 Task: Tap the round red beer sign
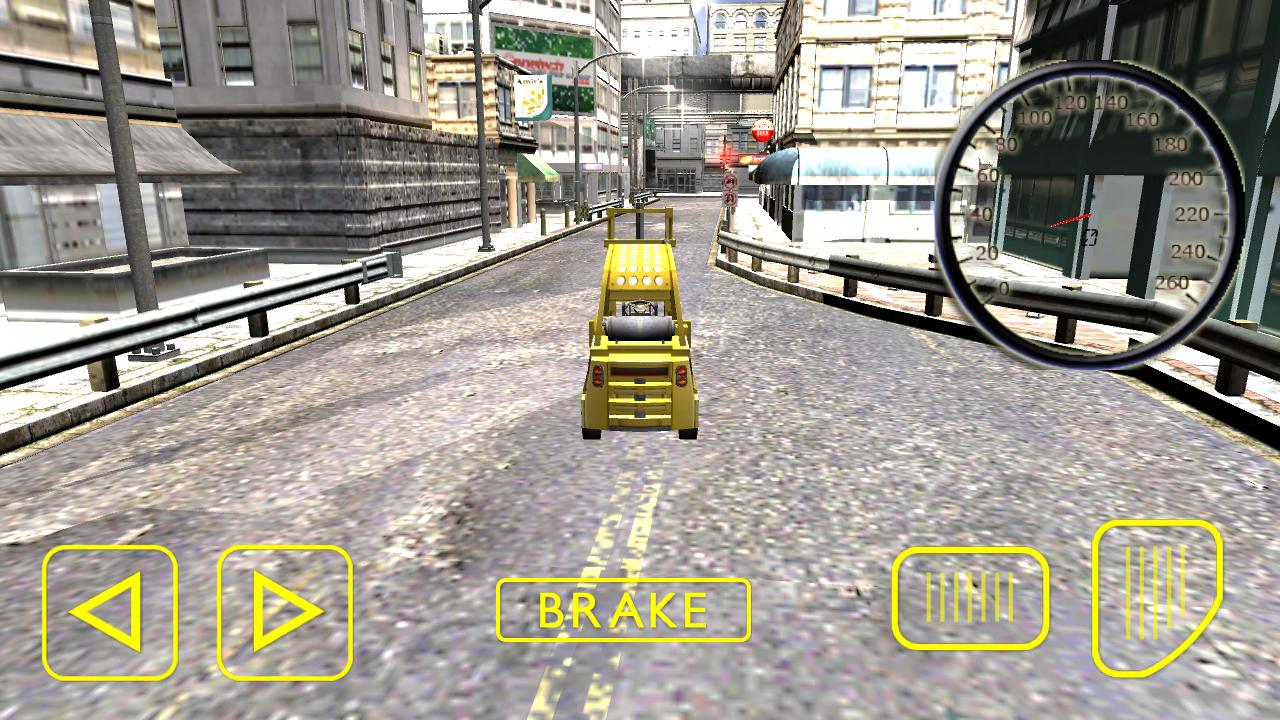click(763, 130)
